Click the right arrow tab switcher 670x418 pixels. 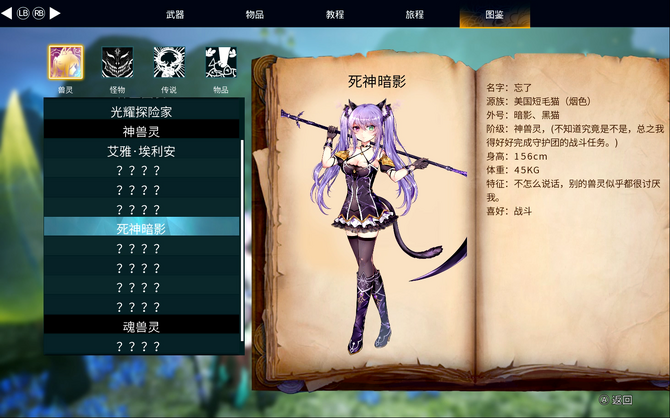click(x=56, y=13)
